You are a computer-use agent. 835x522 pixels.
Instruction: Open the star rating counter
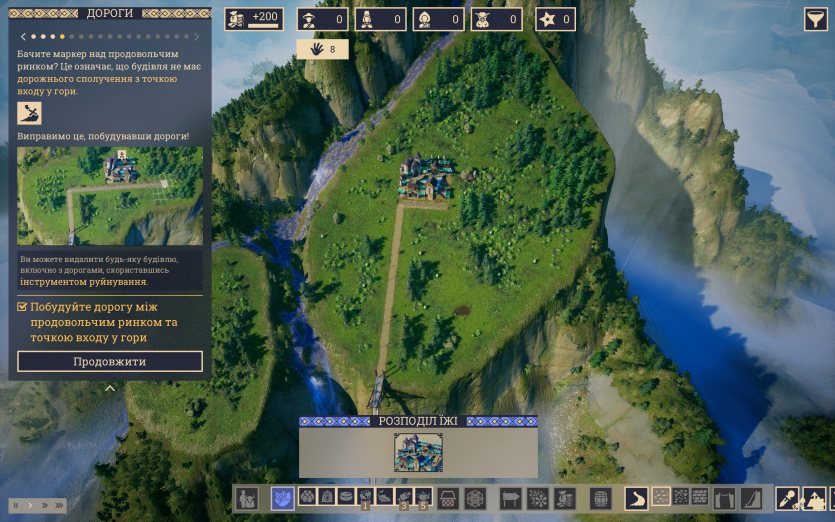coord(555,19)
